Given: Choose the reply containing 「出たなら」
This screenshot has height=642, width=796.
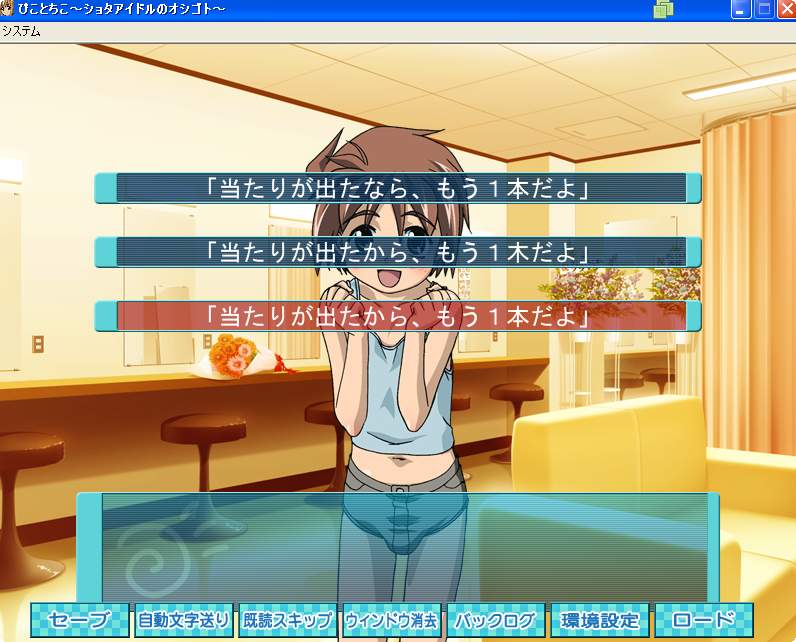Looking at the screenshot, I should pos(397,188).
